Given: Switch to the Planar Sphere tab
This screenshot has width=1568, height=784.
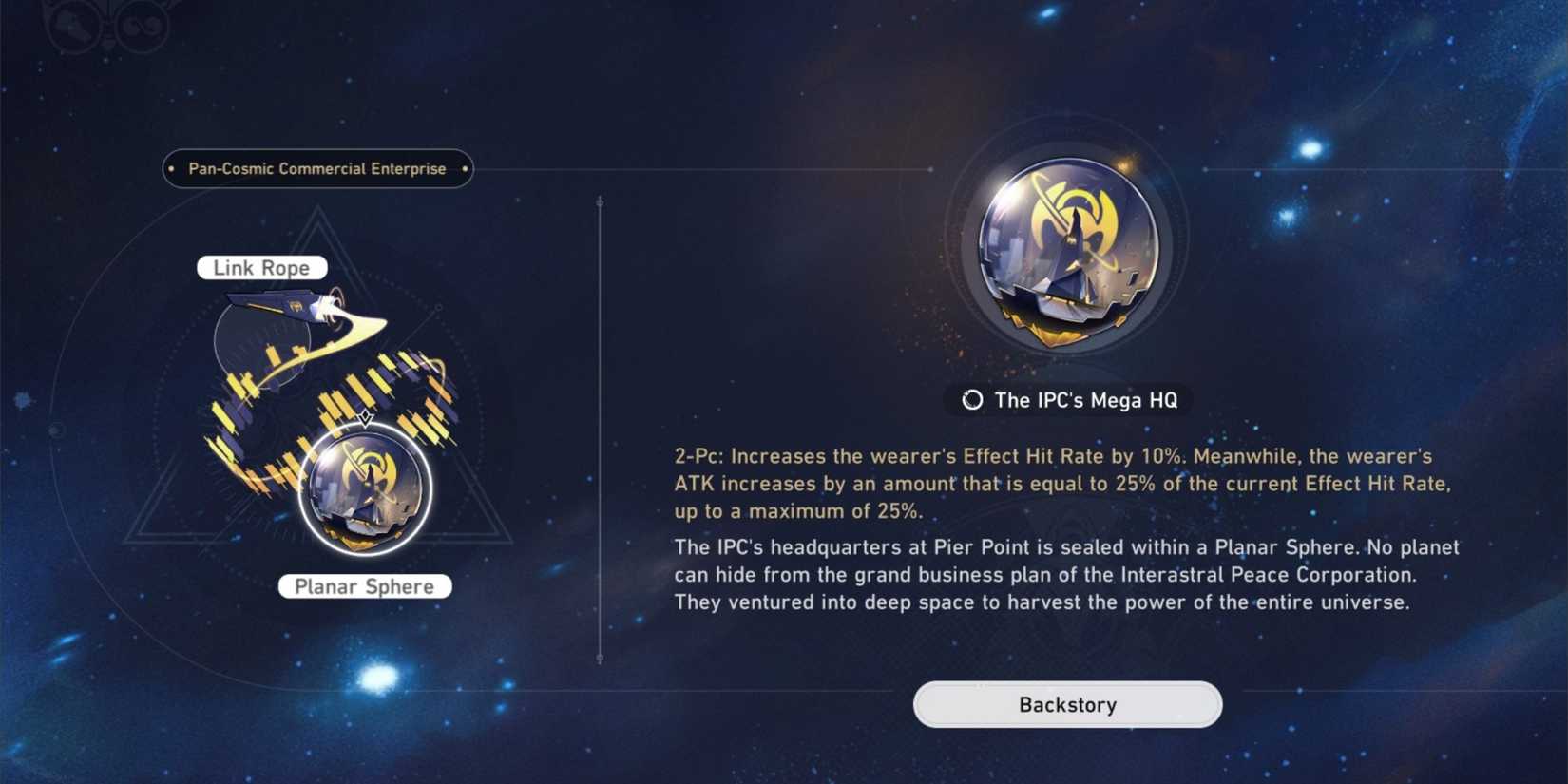Looking at the screenshot, I should point(364,586).
